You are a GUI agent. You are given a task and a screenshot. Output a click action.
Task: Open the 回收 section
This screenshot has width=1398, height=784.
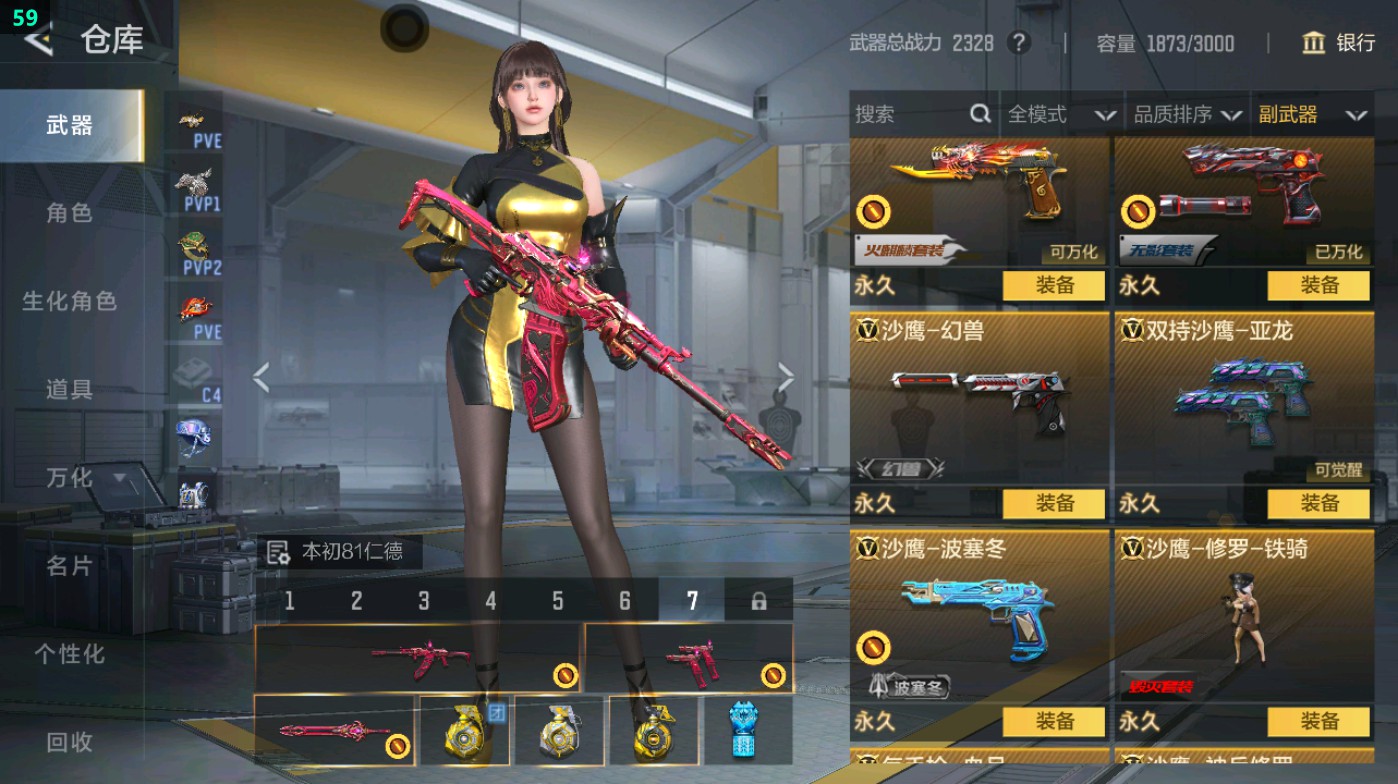click(69, 741)
